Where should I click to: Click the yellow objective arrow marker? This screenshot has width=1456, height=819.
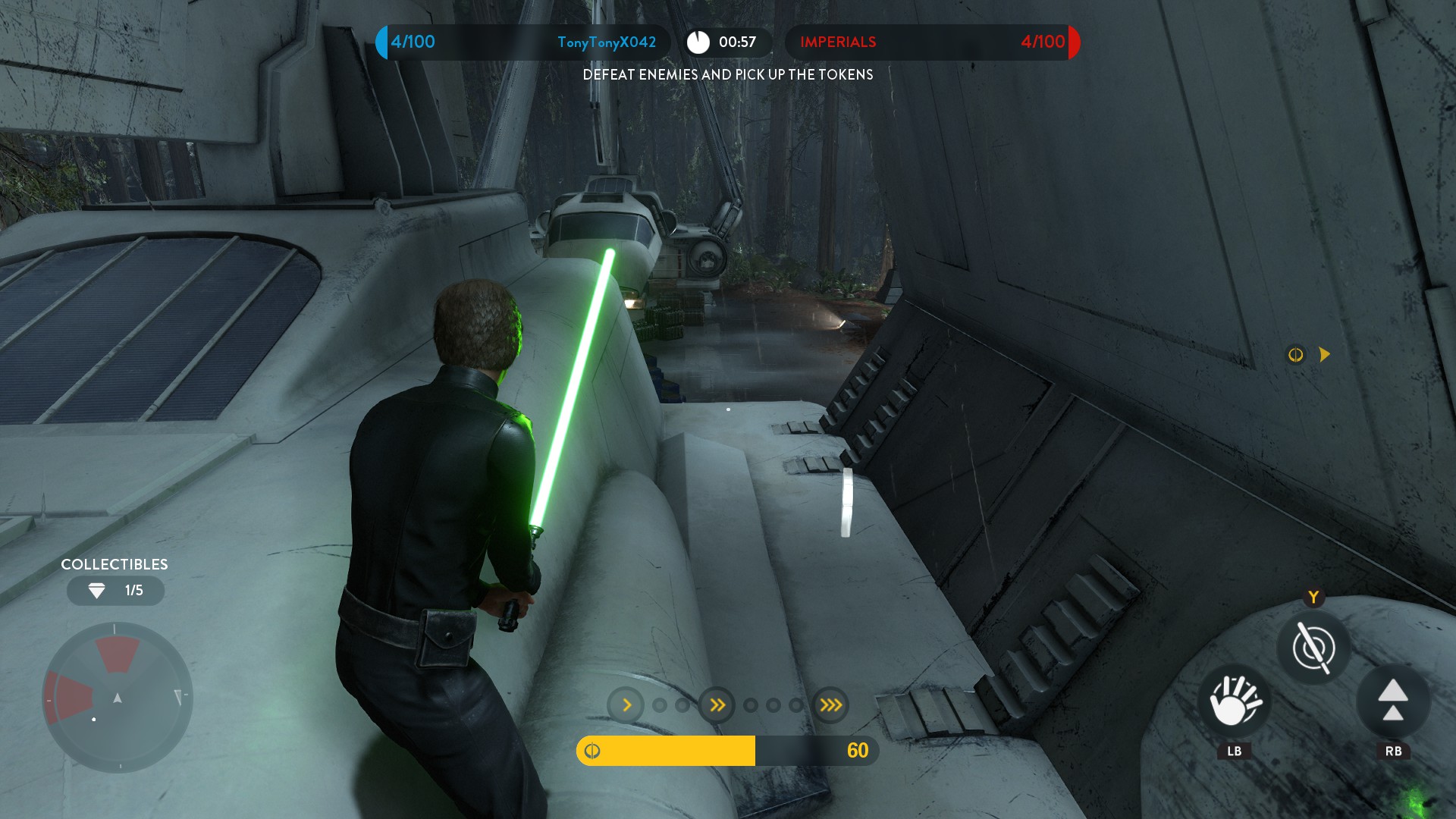(1324, 354)
